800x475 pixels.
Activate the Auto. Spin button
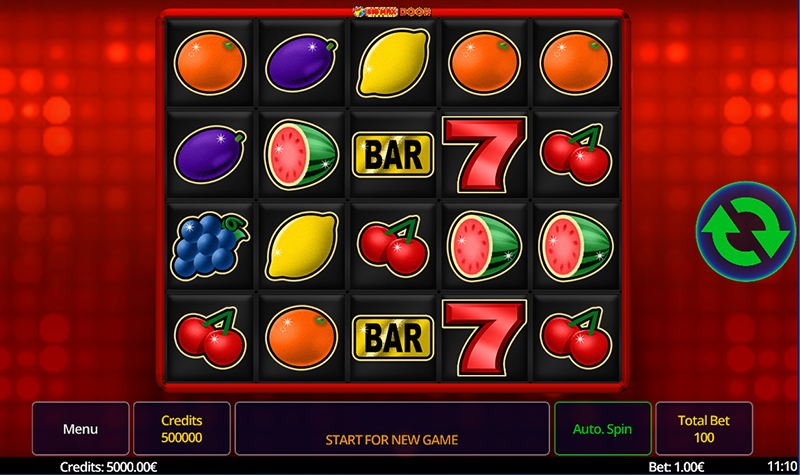tap(602, 429)
